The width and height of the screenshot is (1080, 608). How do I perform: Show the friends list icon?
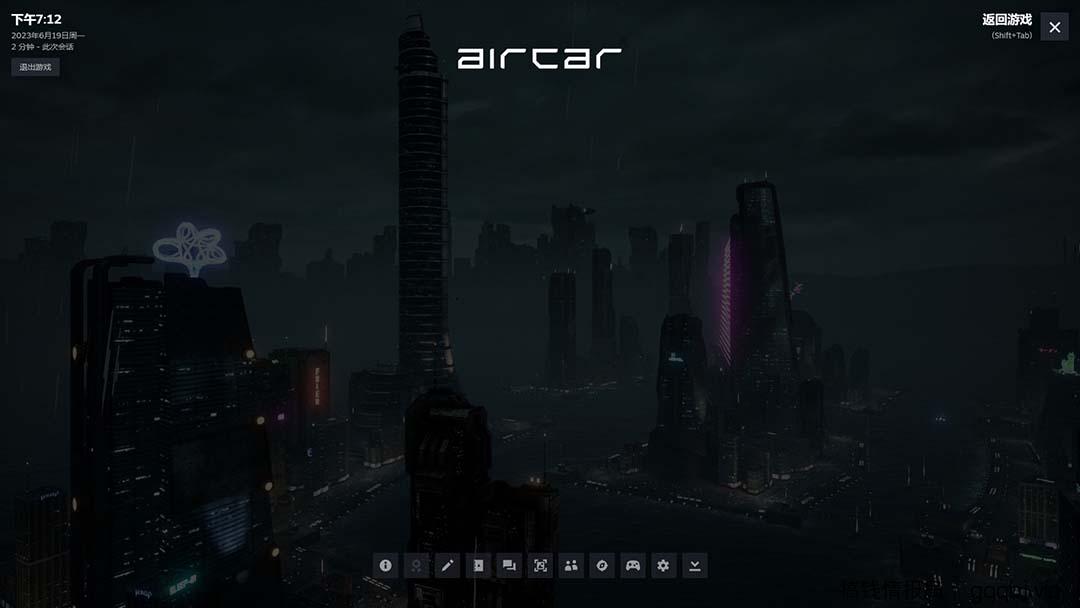571,565
